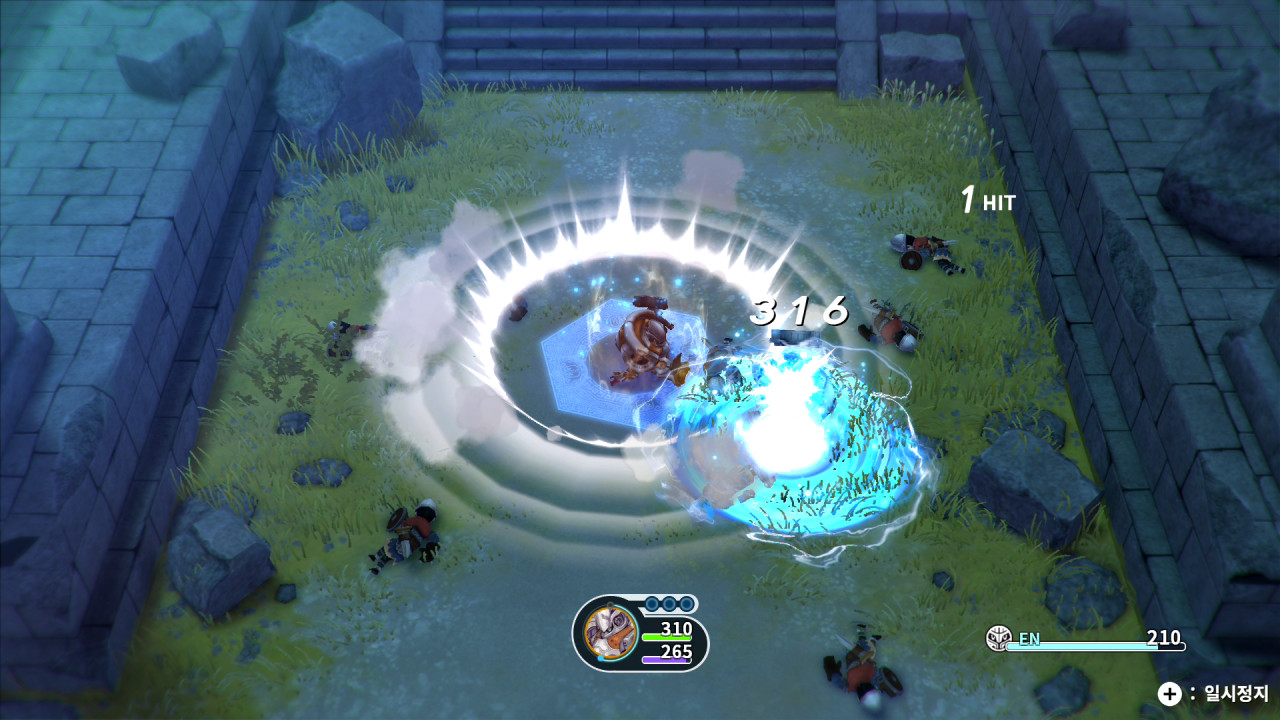Click the green 310 health bar
Screen dimensions: 1280x720
pyautogui.click(x=666, y=637)
